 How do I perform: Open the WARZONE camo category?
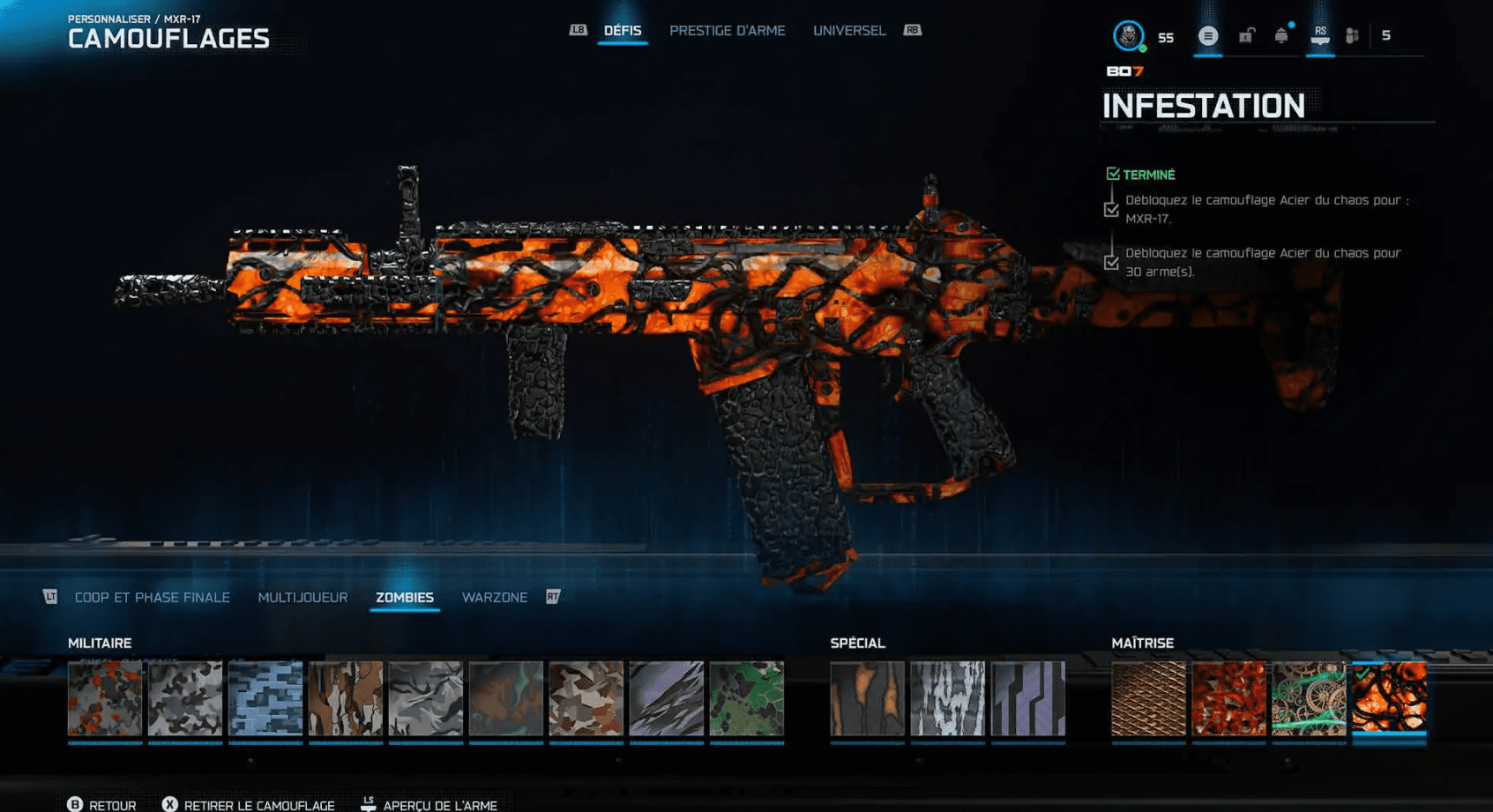(495, 597)
